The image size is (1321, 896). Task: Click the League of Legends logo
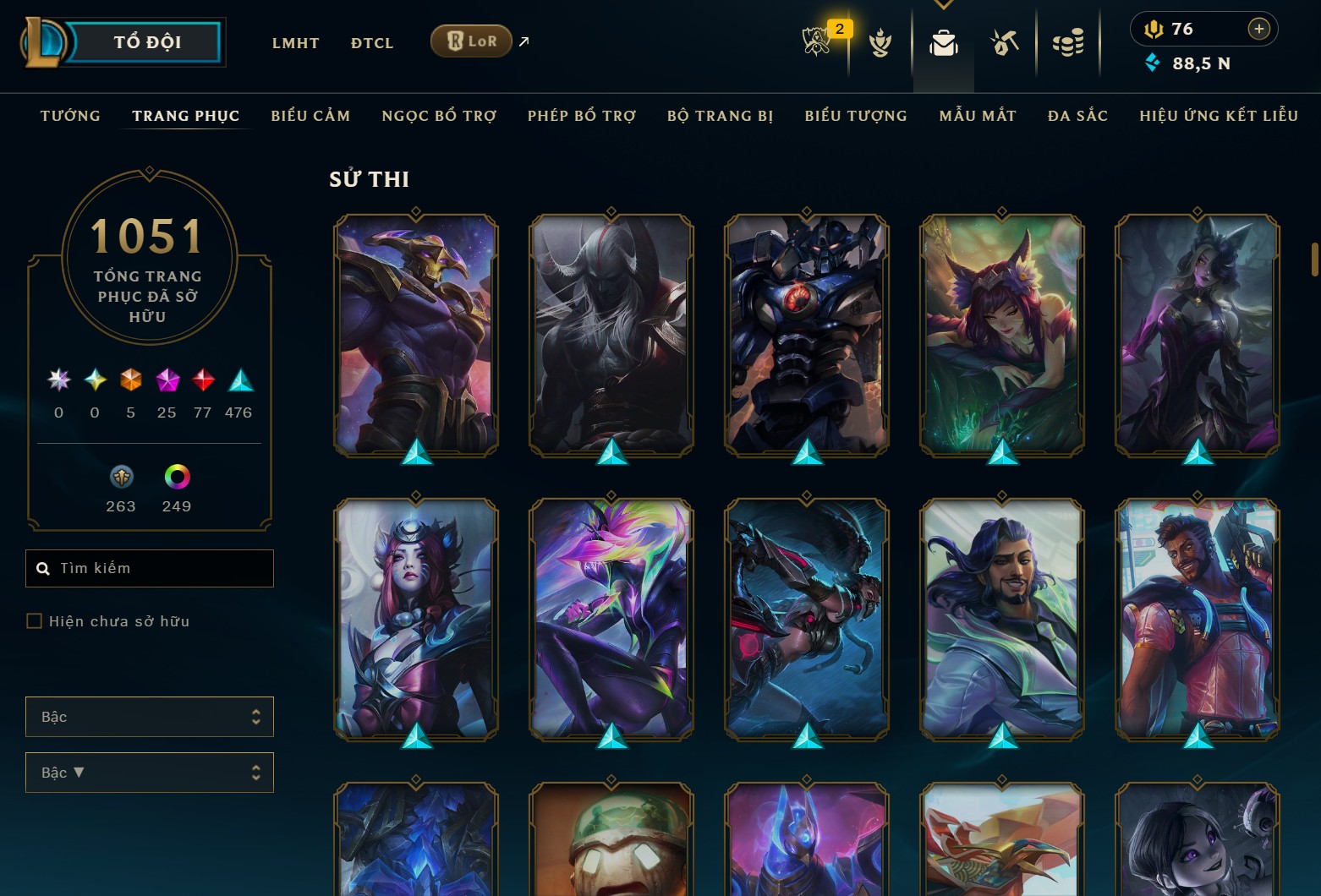44,41
